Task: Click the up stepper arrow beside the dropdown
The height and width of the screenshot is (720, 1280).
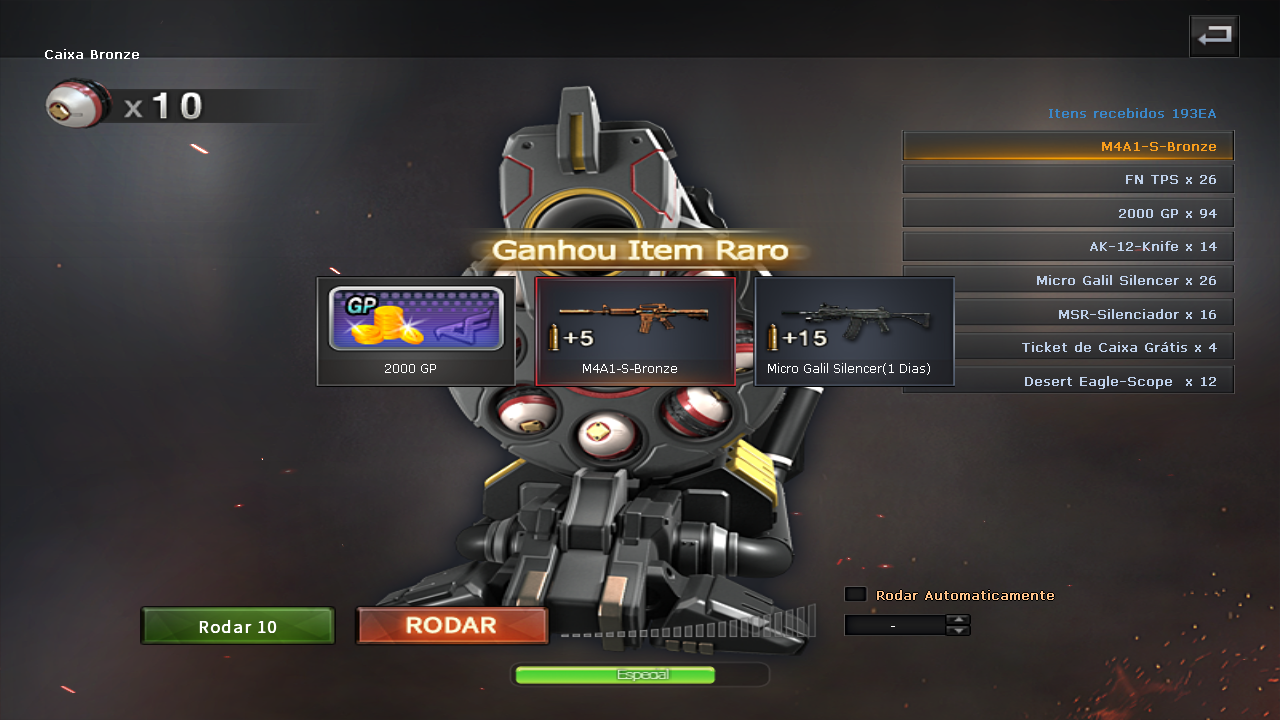Action: [x=958, y=618]
